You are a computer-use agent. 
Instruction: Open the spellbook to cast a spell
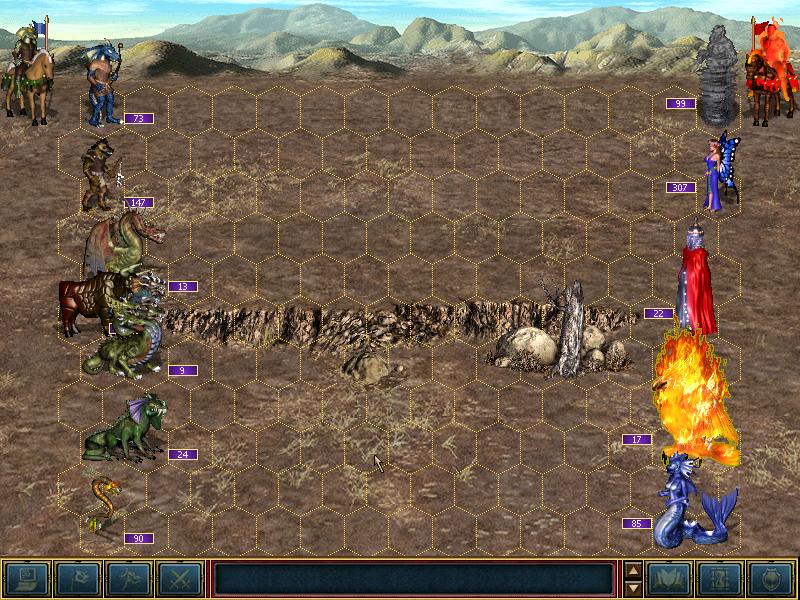tap(670, 579)
